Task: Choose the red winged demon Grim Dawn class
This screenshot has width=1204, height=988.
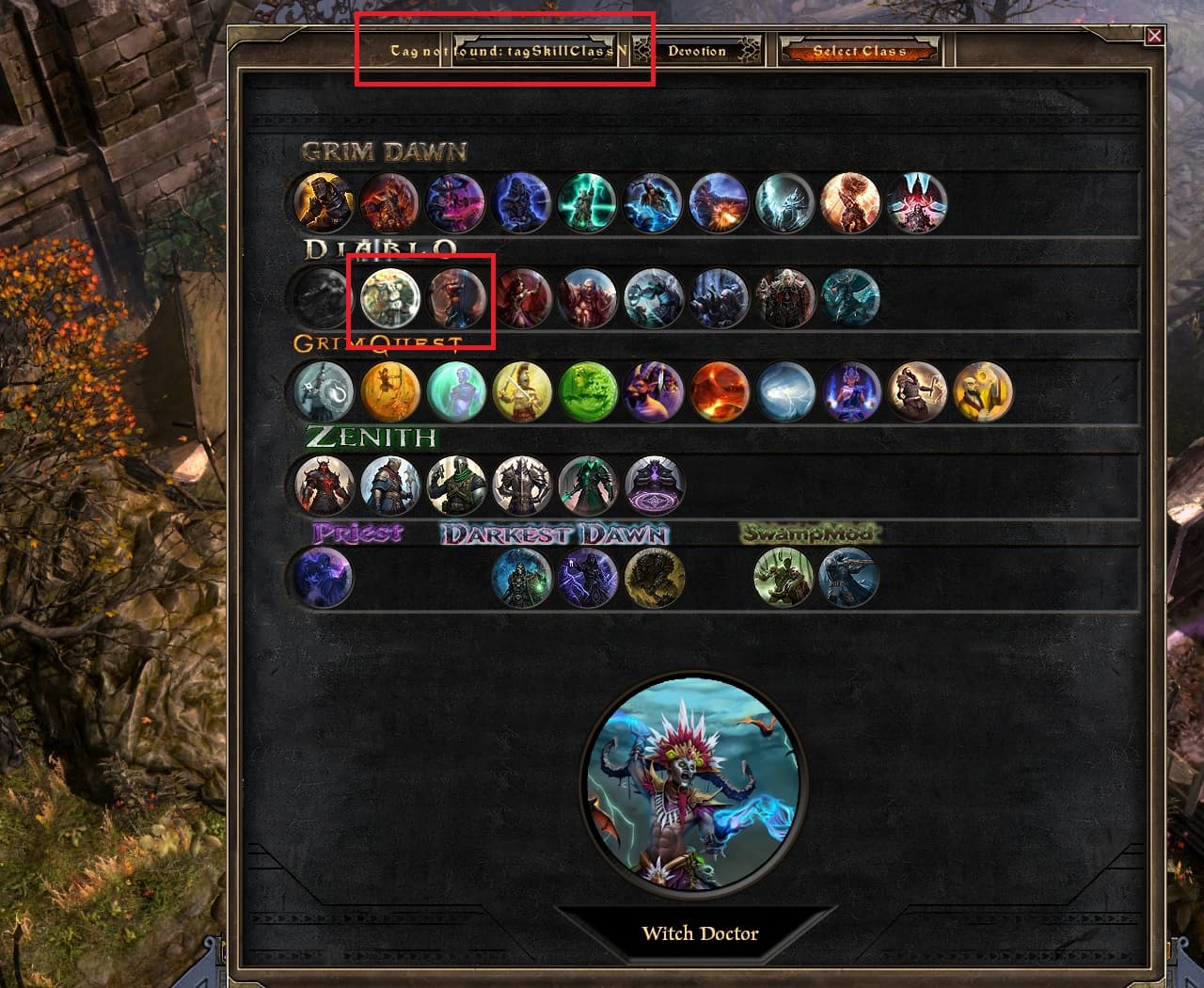Action: pos(917,202)
